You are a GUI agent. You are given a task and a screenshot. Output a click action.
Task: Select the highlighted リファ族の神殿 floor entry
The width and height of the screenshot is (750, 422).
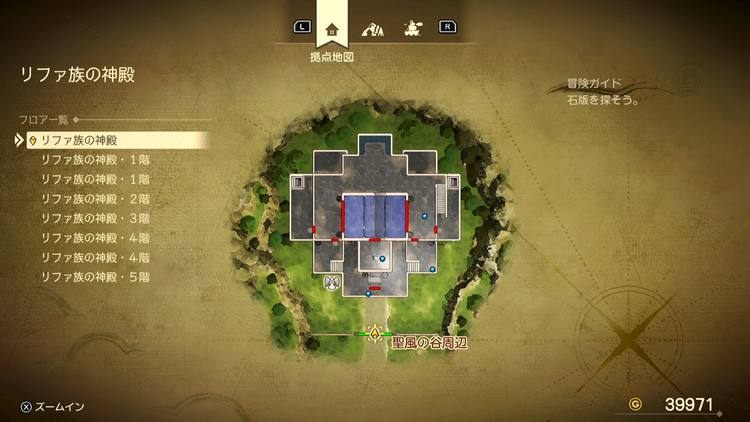tap(80, 141)
